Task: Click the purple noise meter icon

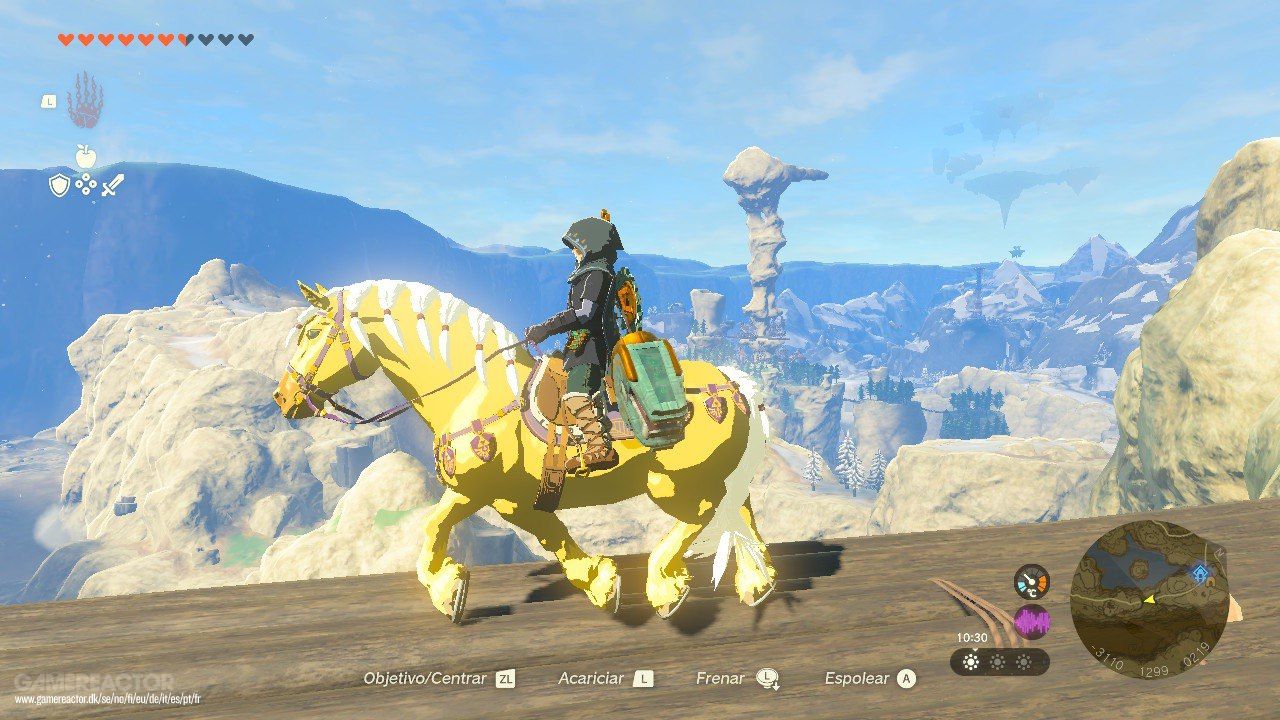Action: pos(1031,623)
